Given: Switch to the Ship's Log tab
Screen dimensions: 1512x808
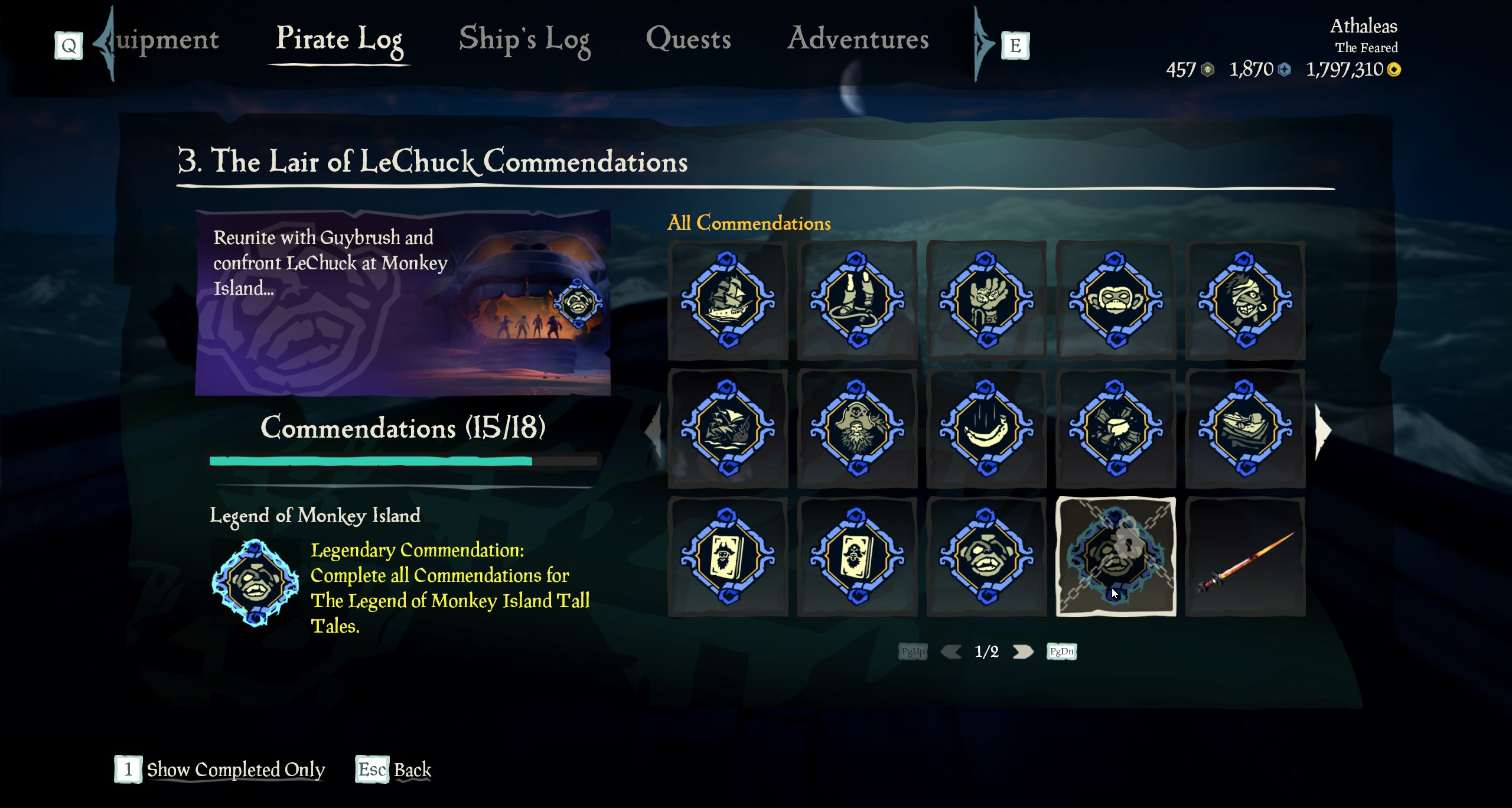Looking at the screenshot, I should (x=524, y=40).
